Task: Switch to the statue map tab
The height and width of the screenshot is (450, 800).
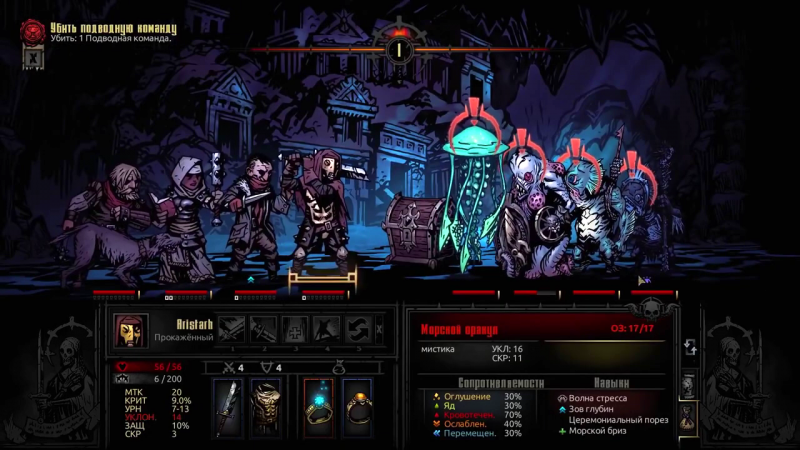Action: [x=689, y=385]
